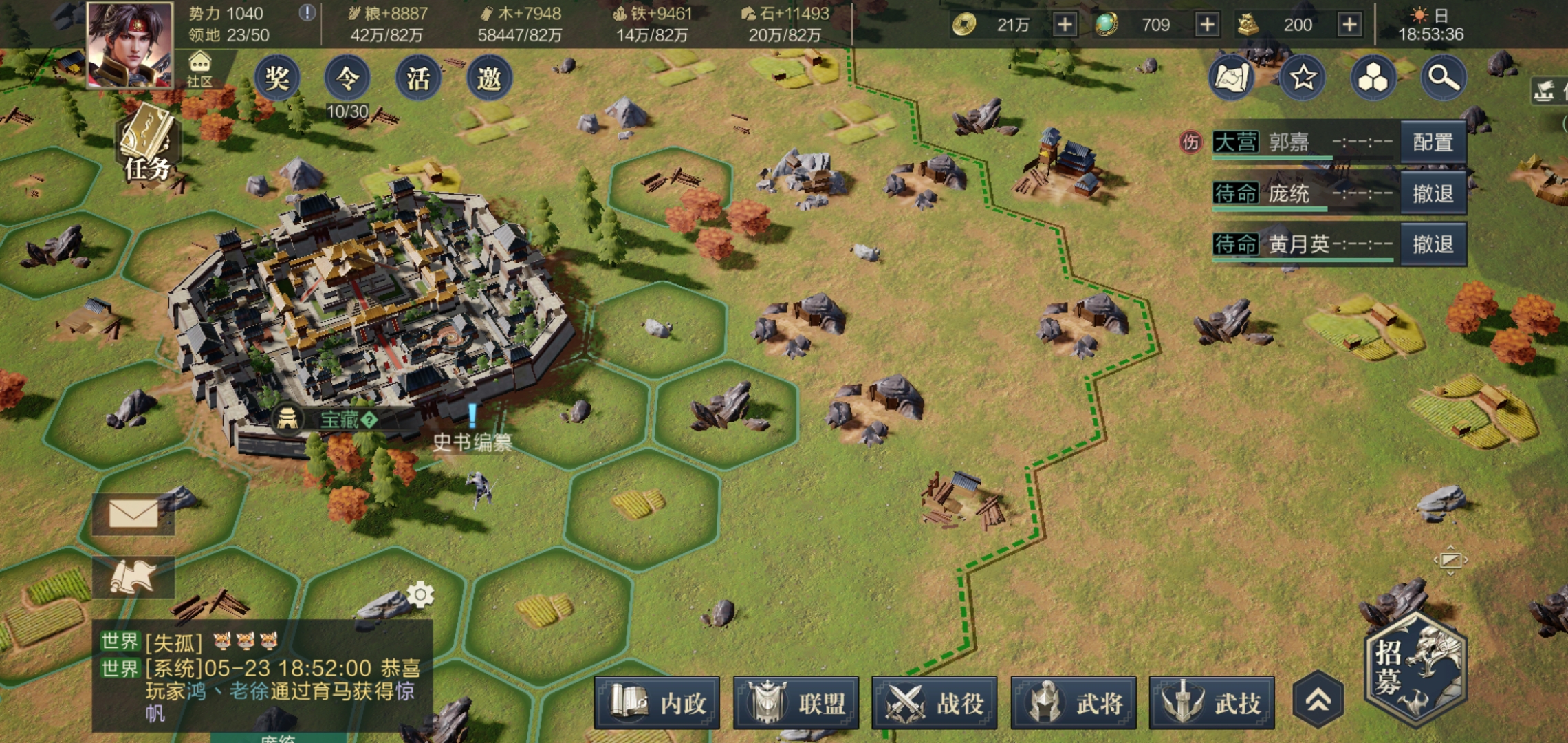Viewport: 1568px width, 743px height.
Task: Open the 武技 martial skills menu
Action: click(1212, 703)
